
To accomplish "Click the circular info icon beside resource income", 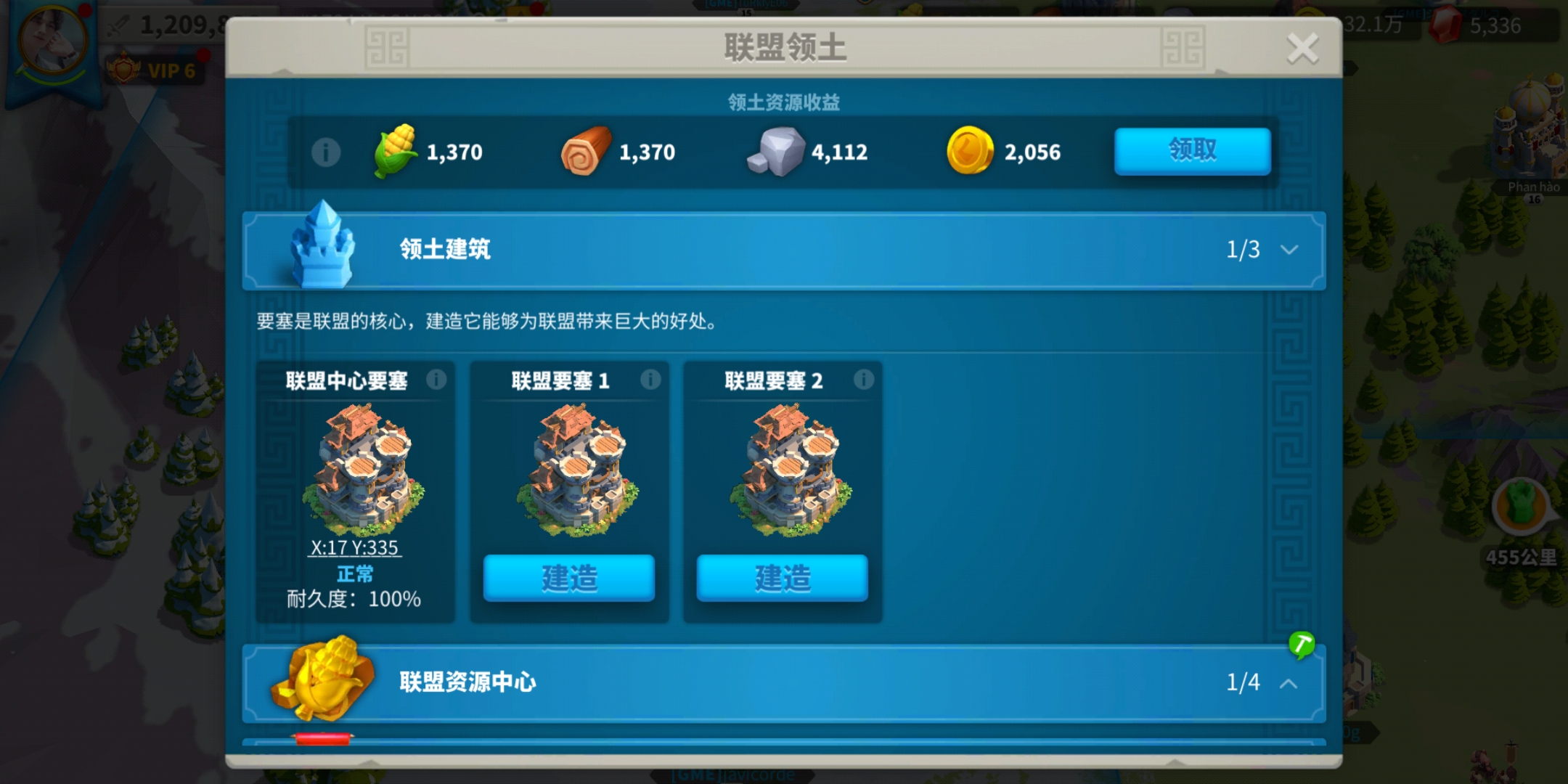I will 326,151.
